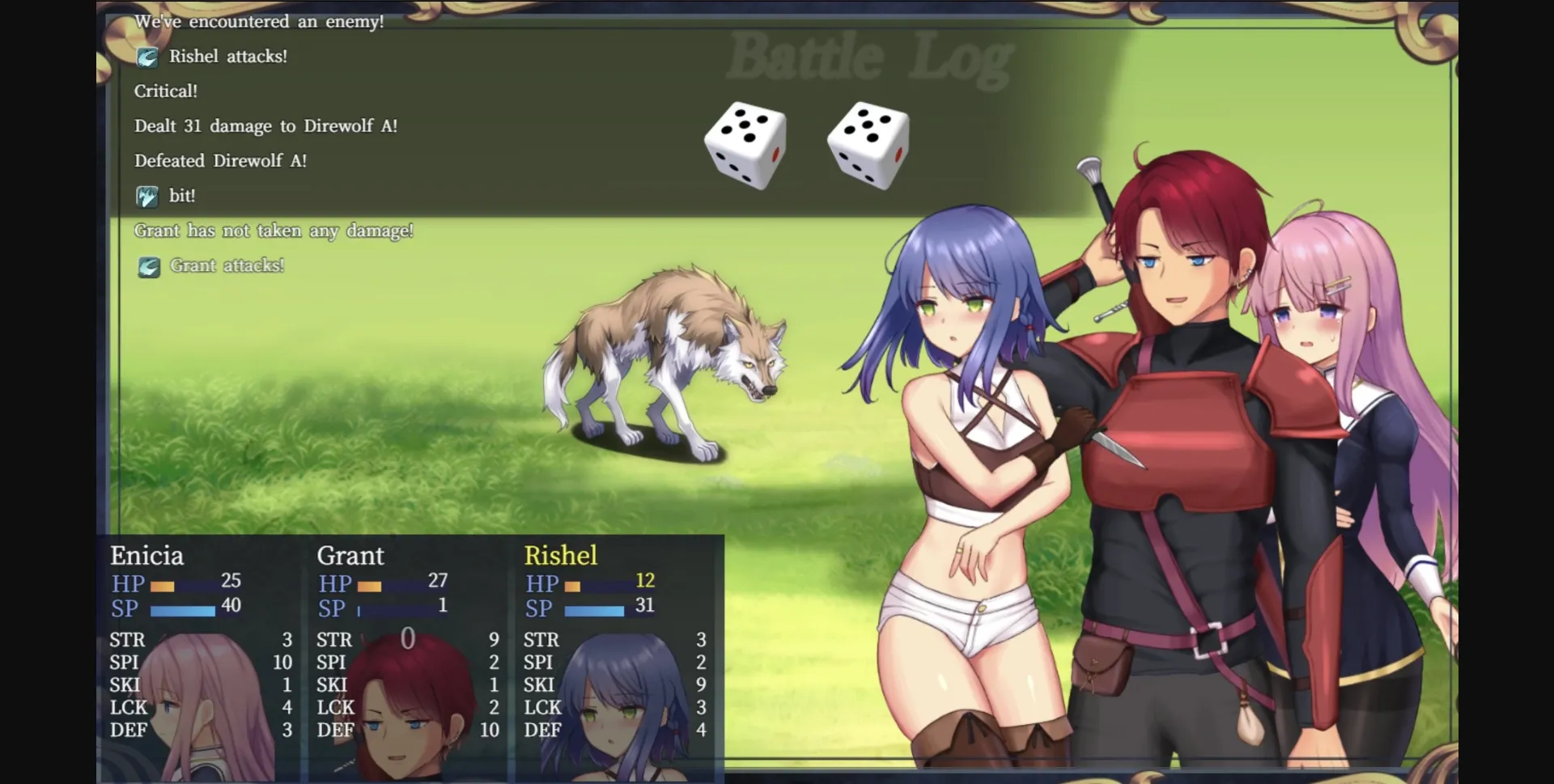The image size is (1554, 784).
Task: Toggle Rishel's highlighted active-turn name
Action: (563, 556)
